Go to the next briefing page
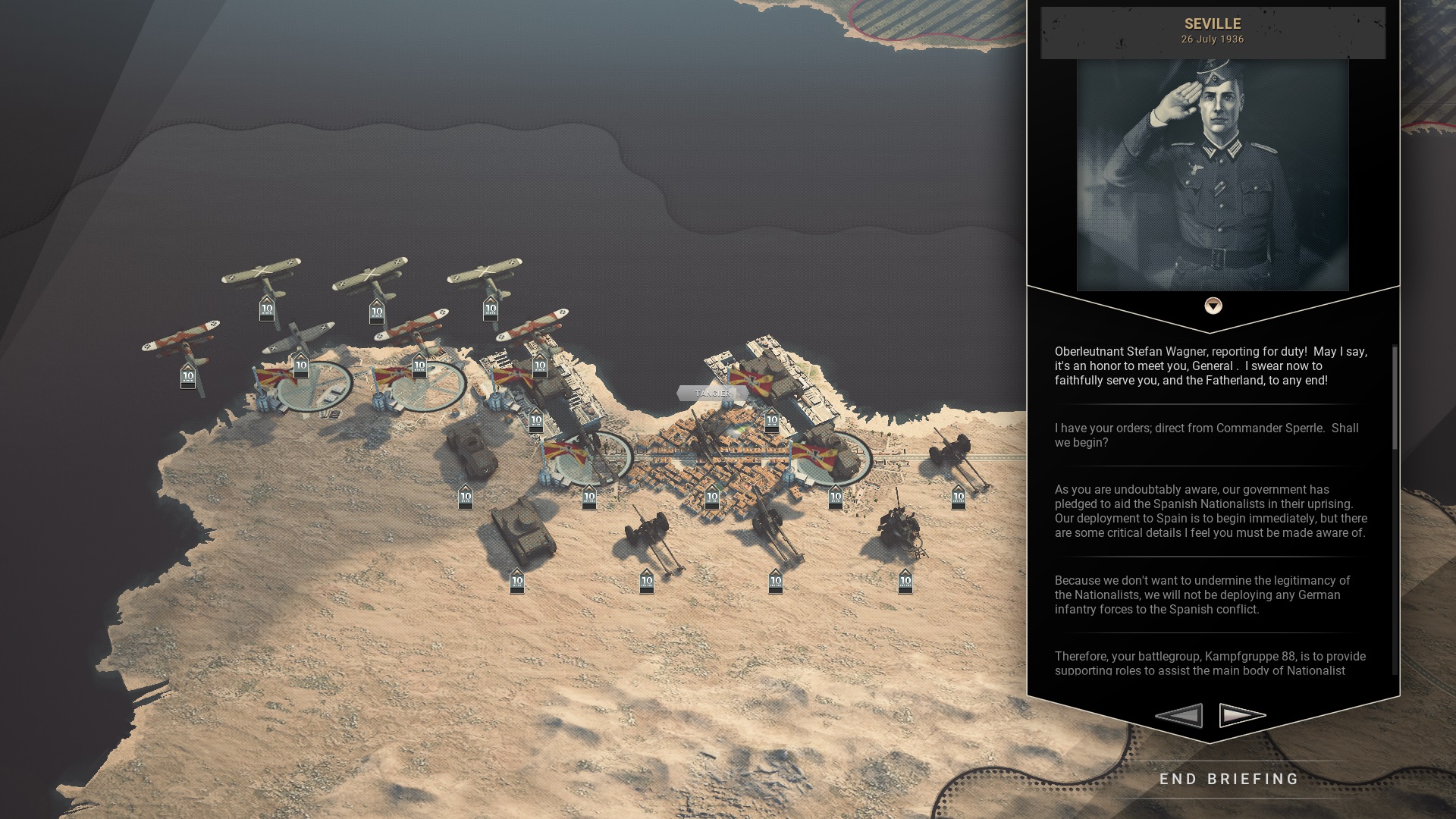The width and height of the screenshot is (1456, 819). (1242, 715)
